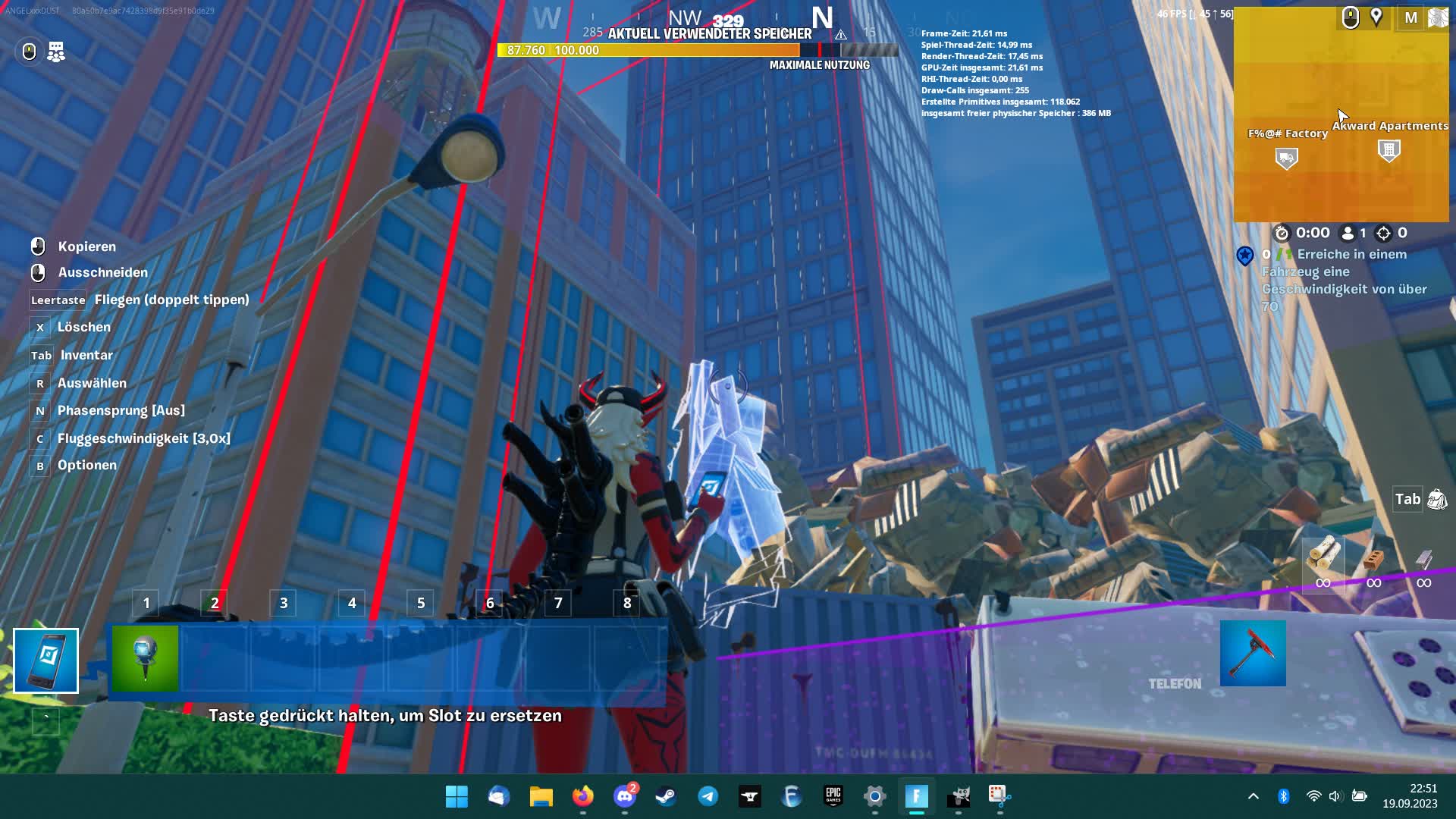
Task: Select the pickaxe slot
Action: point(1253,654)
